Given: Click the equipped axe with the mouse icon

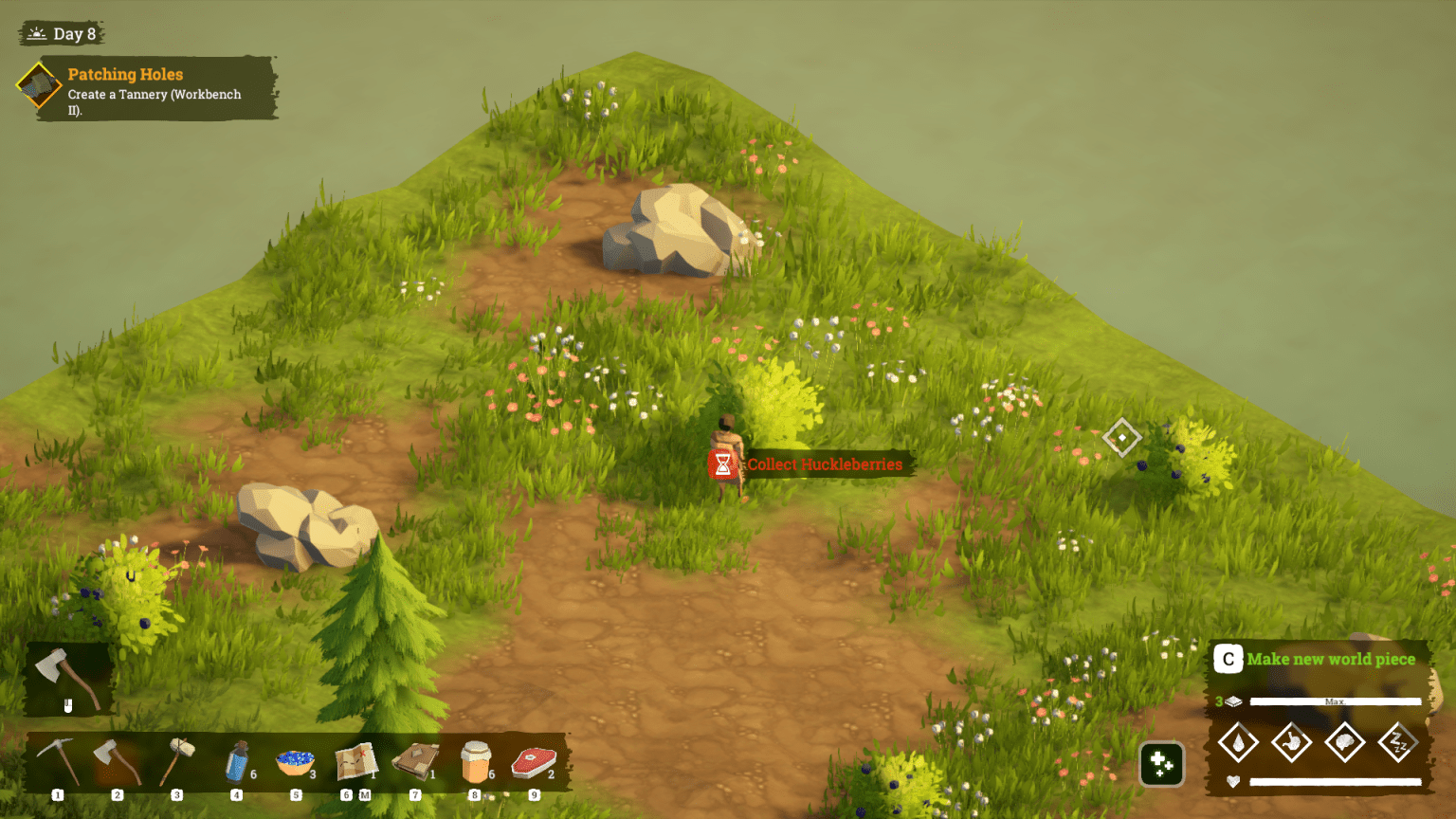Looking at the screenshot, I should pyautogui.click(x=66, y=679).
